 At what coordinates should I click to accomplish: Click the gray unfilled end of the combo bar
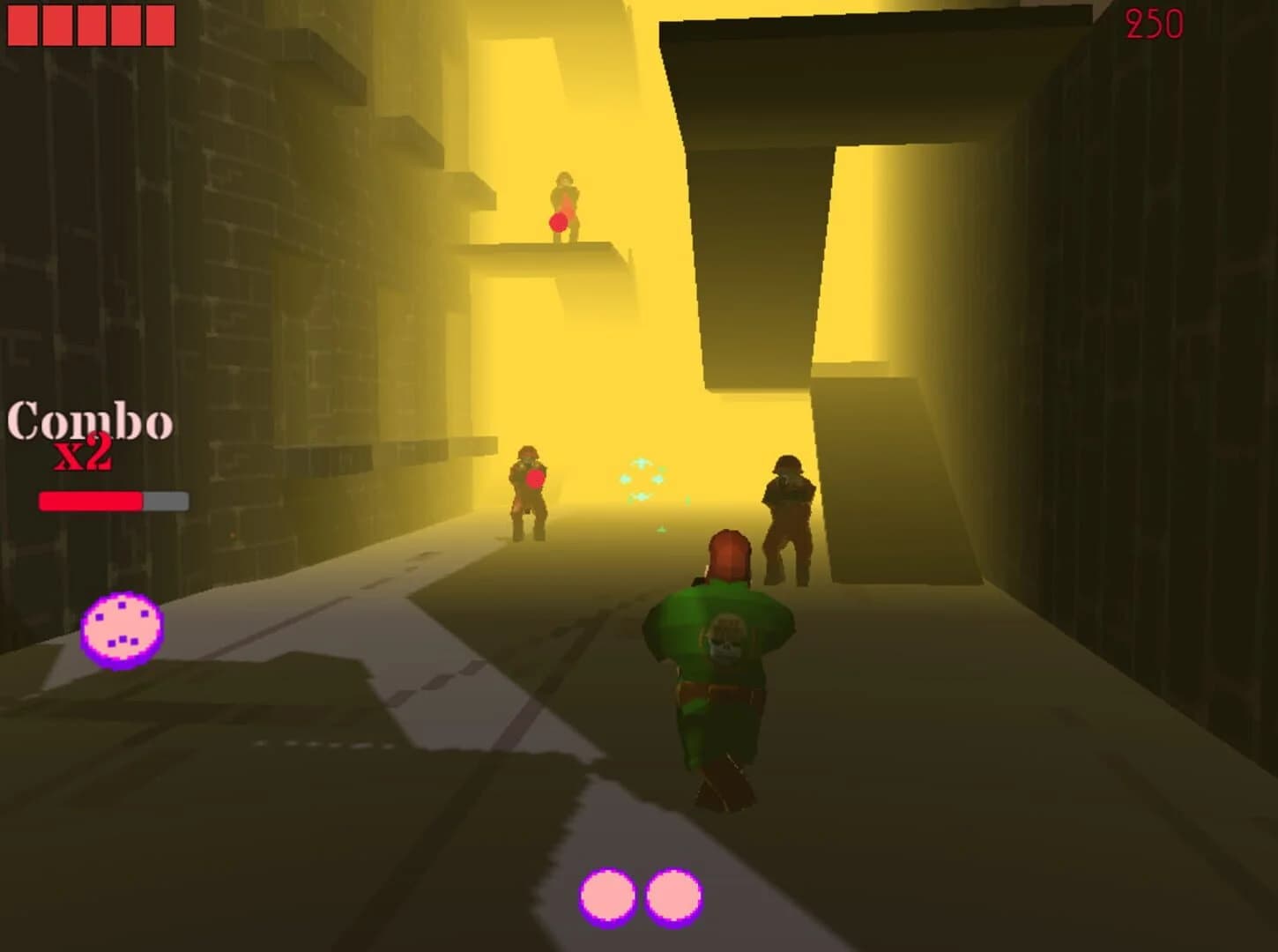pos(166,499)
